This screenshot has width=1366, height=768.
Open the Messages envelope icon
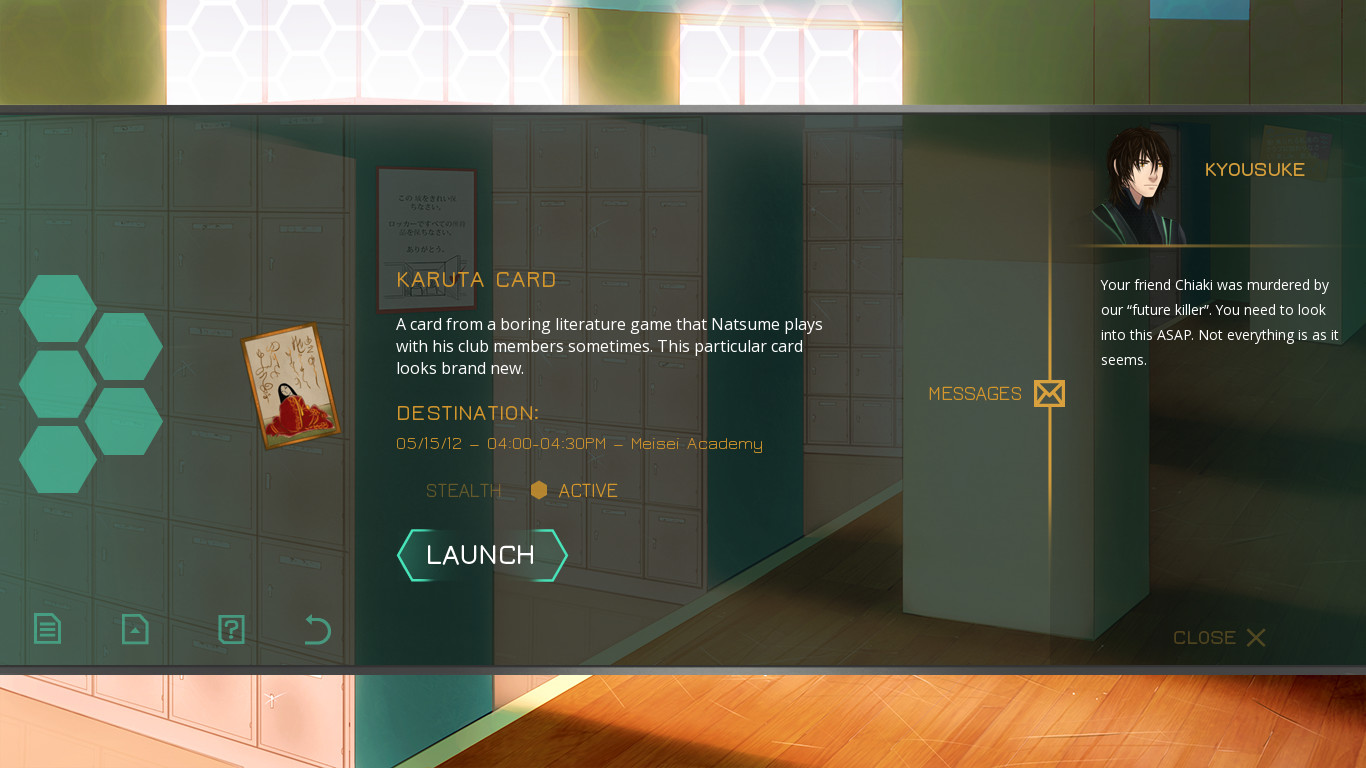point(1048,393)
